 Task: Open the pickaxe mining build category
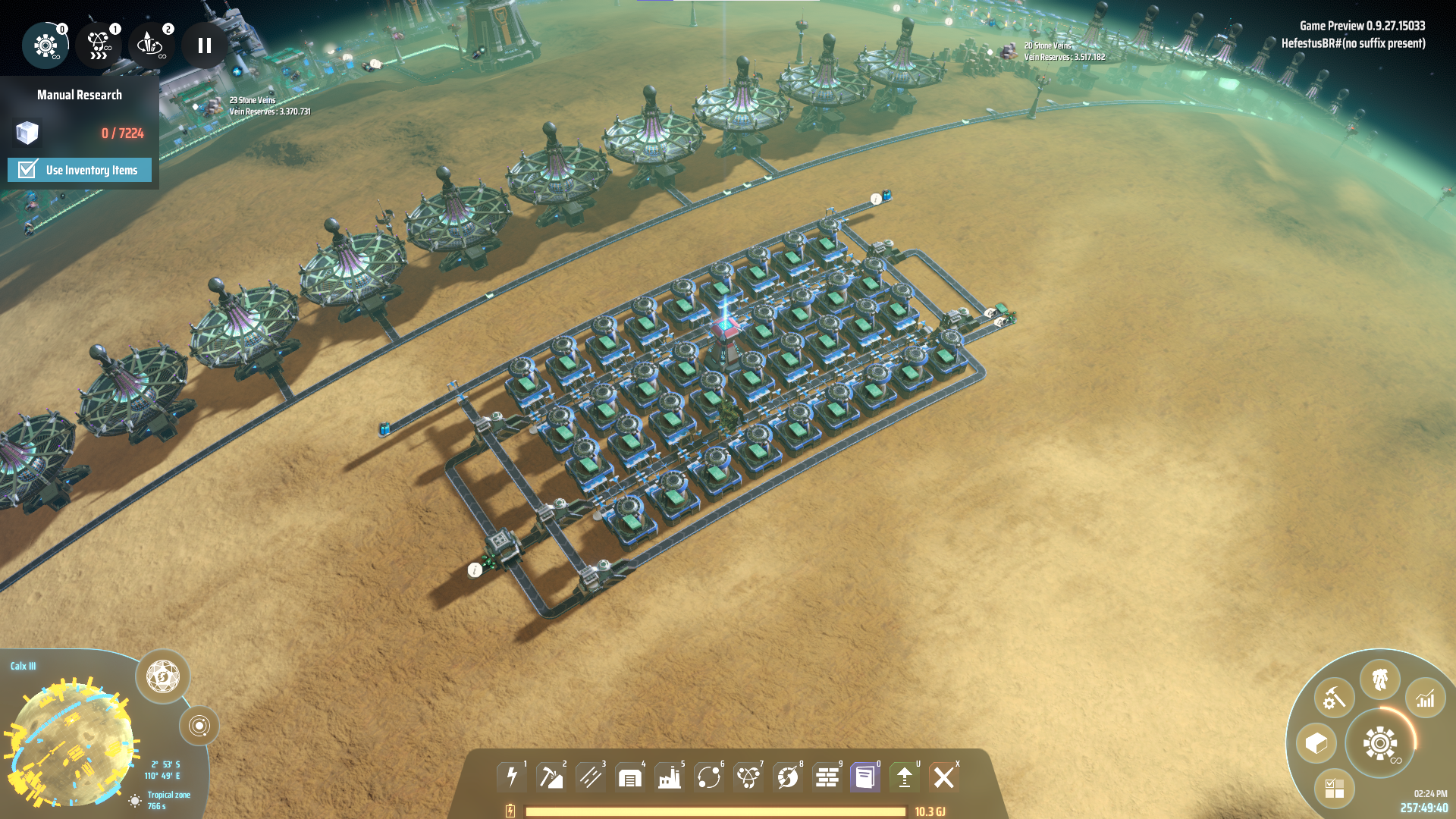tap(551, 777)
